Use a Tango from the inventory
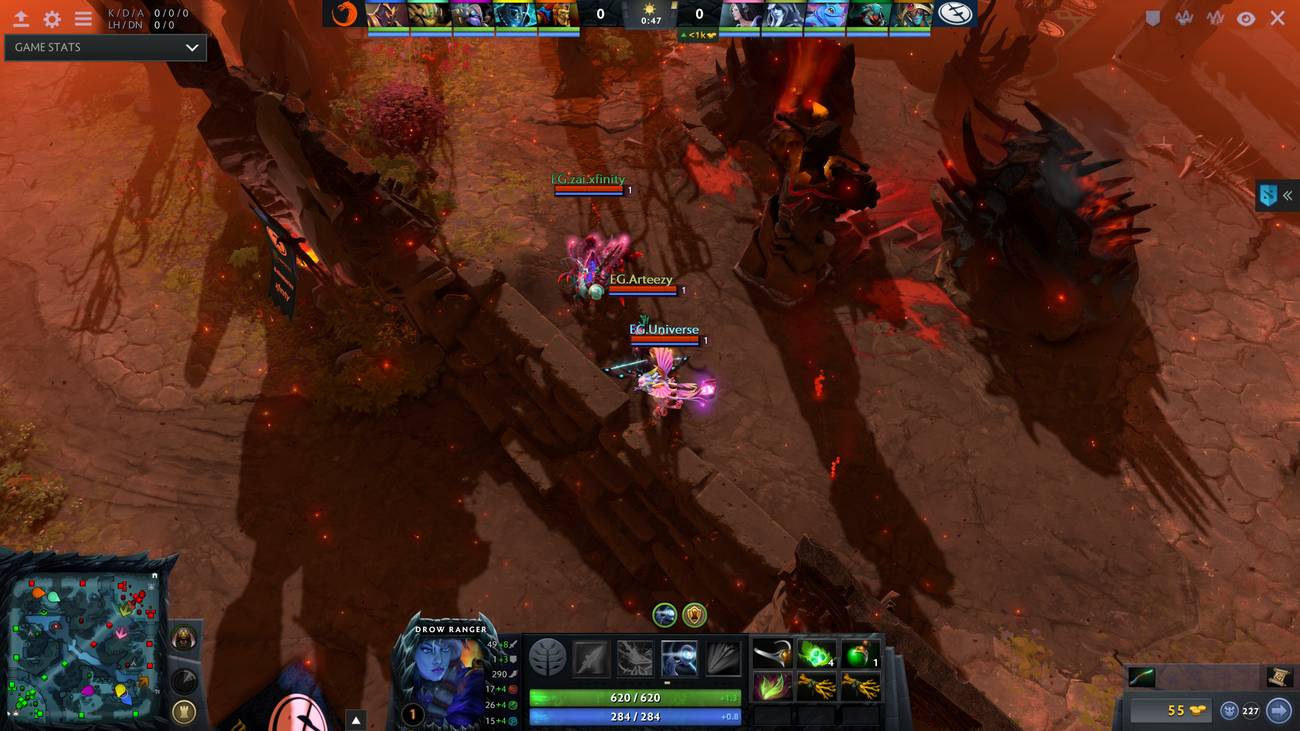1300x731 pixels. click(815, 655)
